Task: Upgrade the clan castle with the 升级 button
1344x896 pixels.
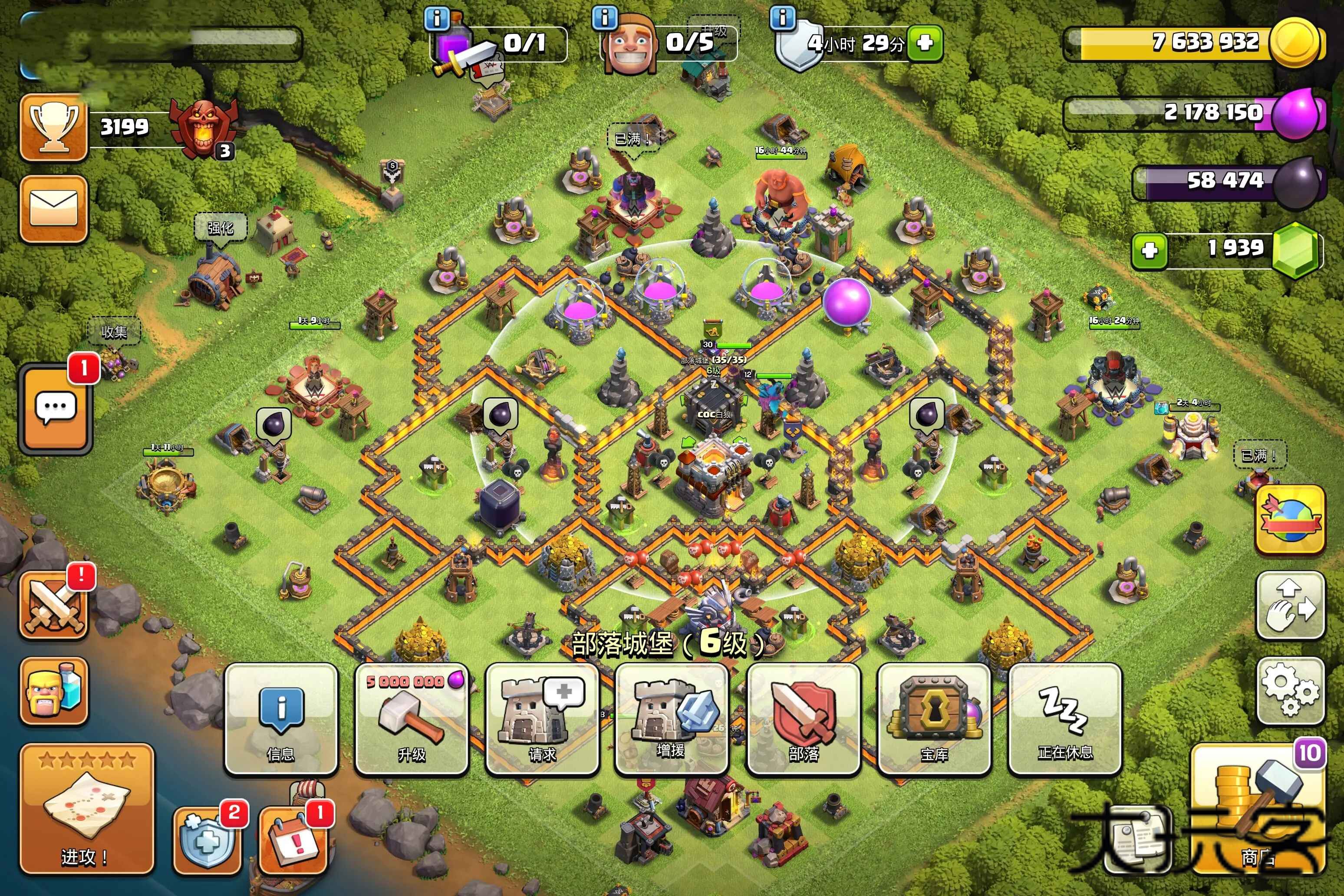Action: tap(412, 719)
